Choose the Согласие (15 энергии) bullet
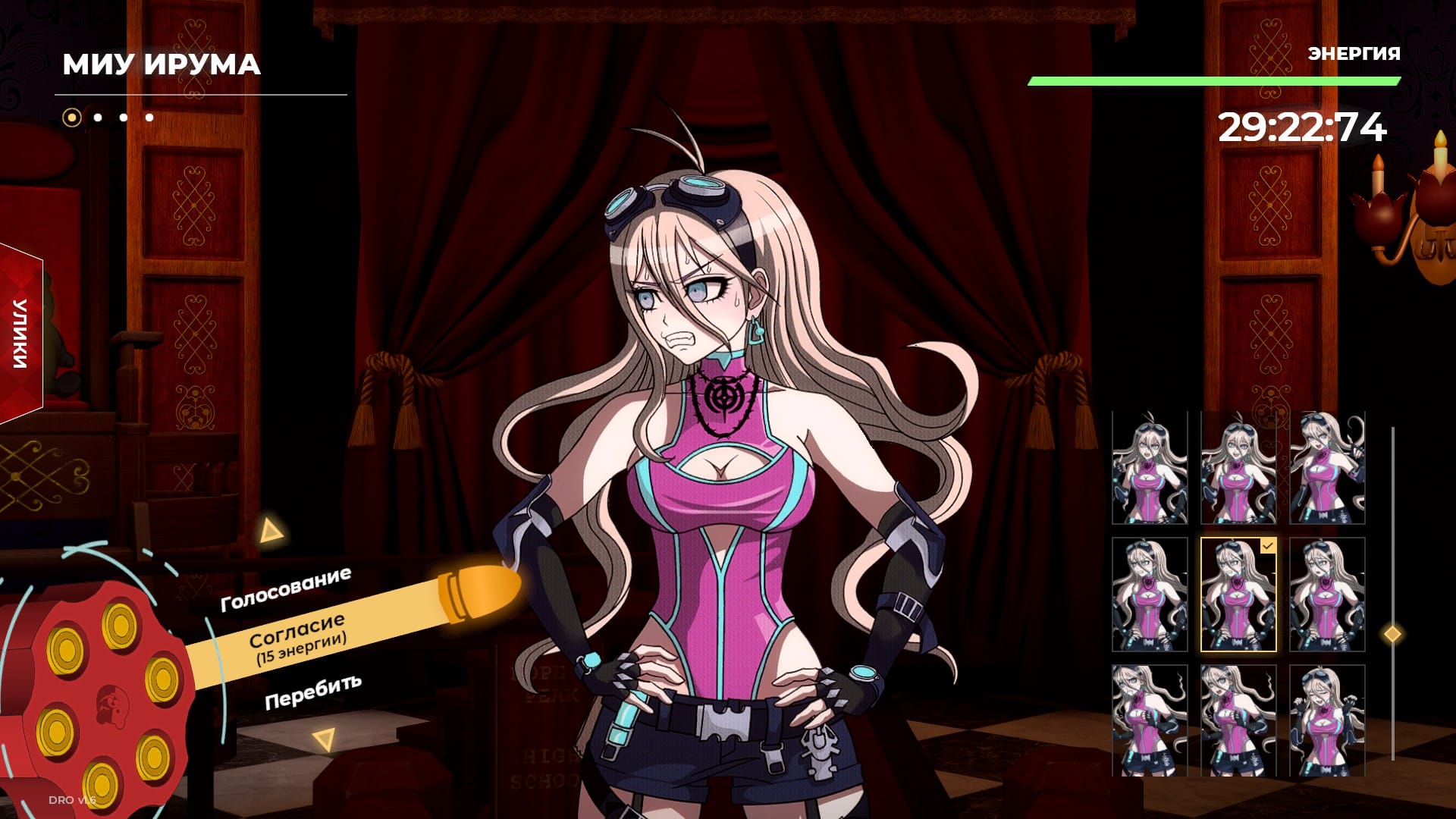The image size is (1456, 819). pyautogui.click(x=297, y=639)
